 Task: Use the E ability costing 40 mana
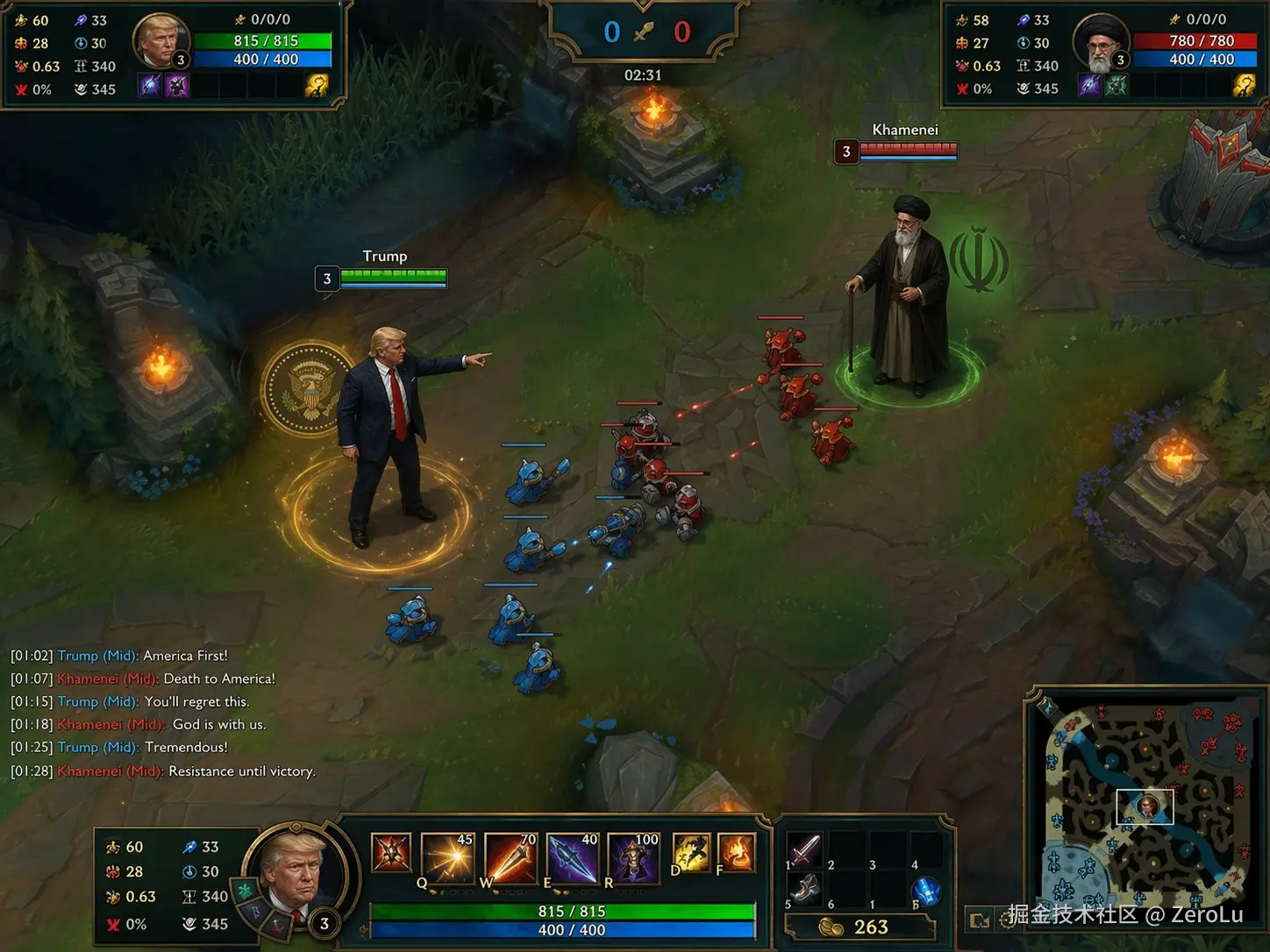573,856
